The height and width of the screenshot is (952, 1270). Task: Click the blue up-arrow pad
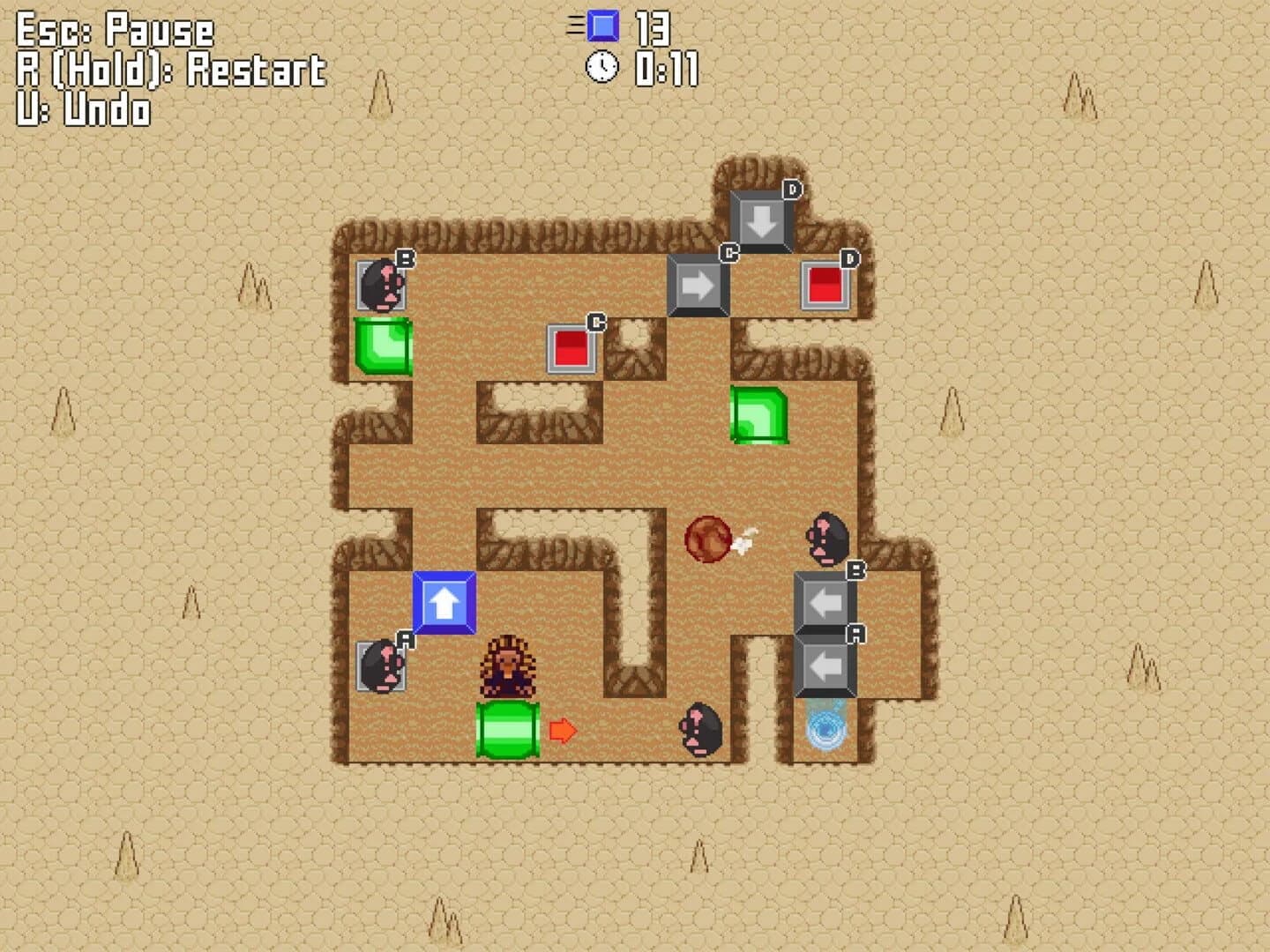(444, 604)
